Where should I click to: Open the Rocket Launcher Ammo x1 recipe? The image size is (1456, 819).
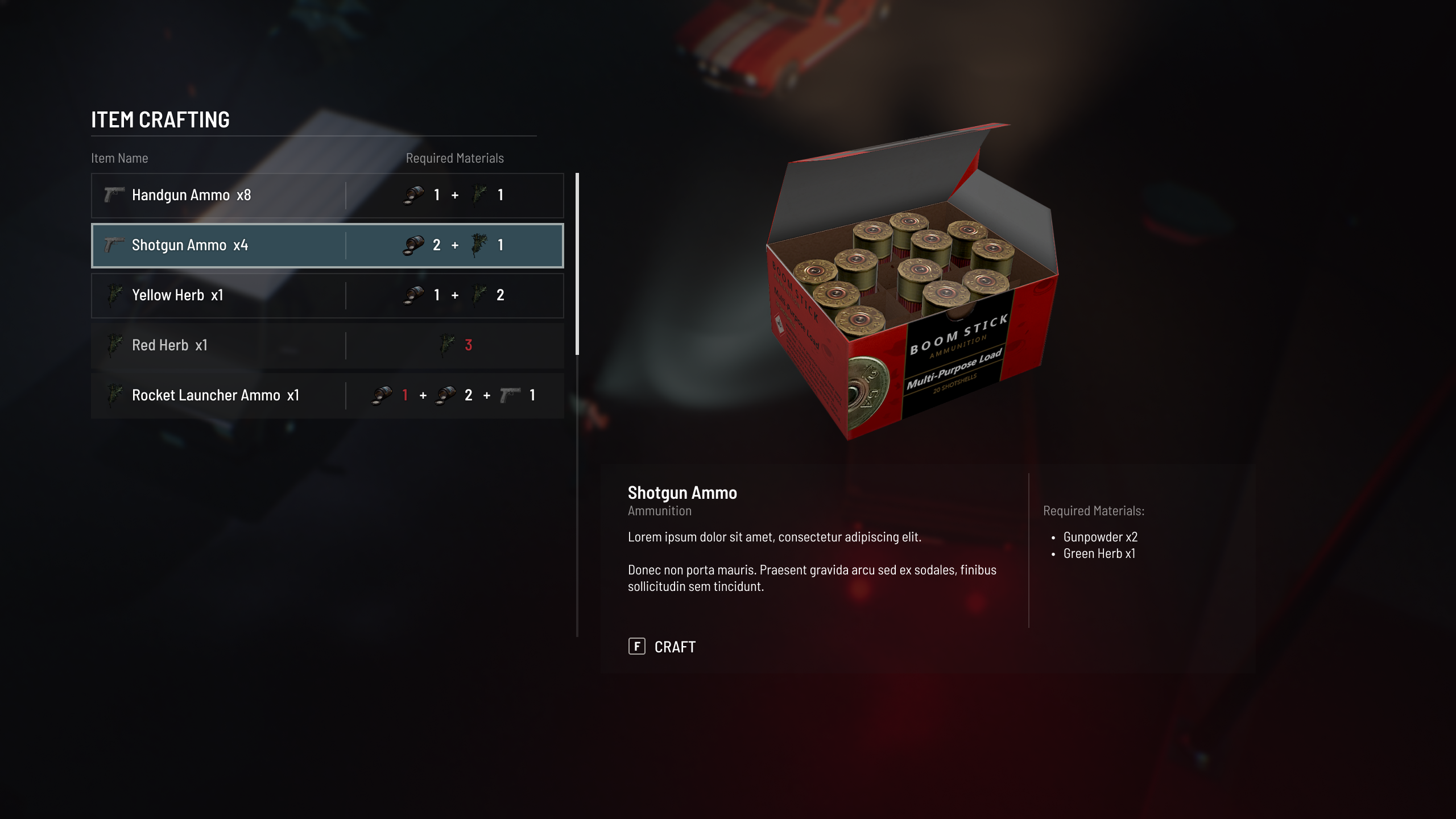coord(327,395)
